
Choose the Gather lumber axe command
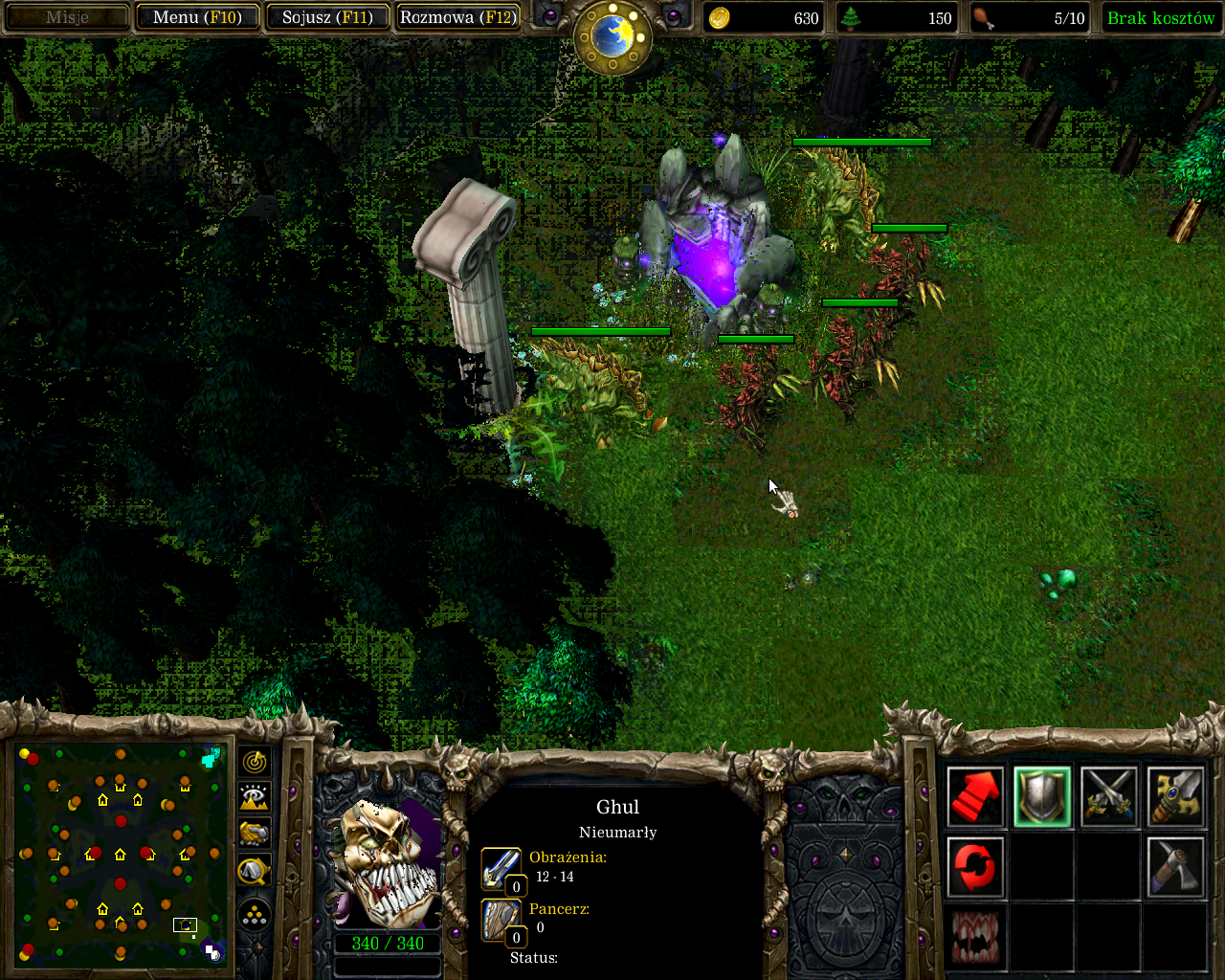click(1175, 867)
